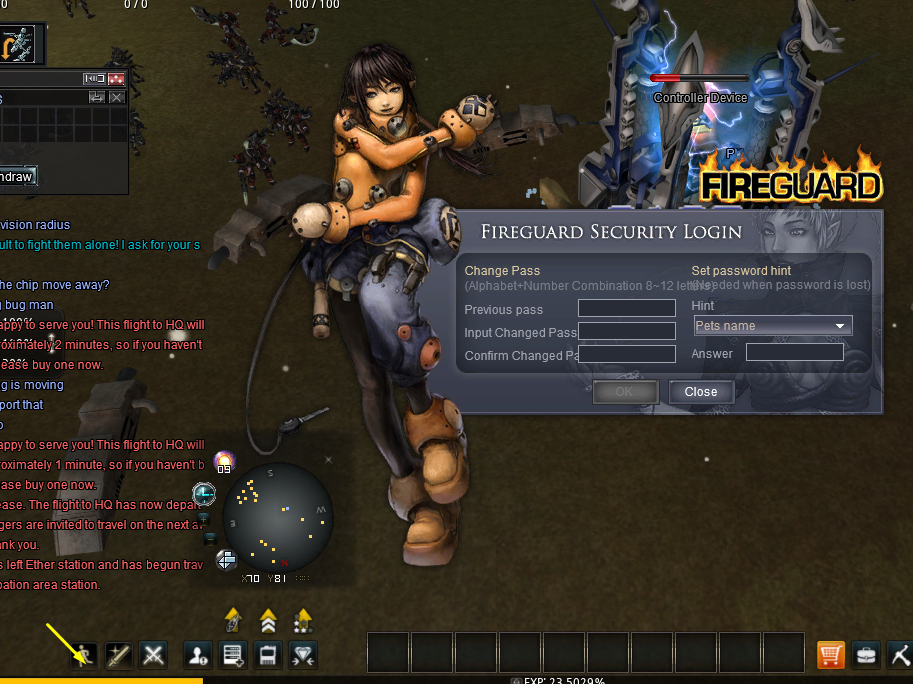This screenshot has height=684, width=913.
Task: Click the double chevron up icon
Action: pos(268,621)
